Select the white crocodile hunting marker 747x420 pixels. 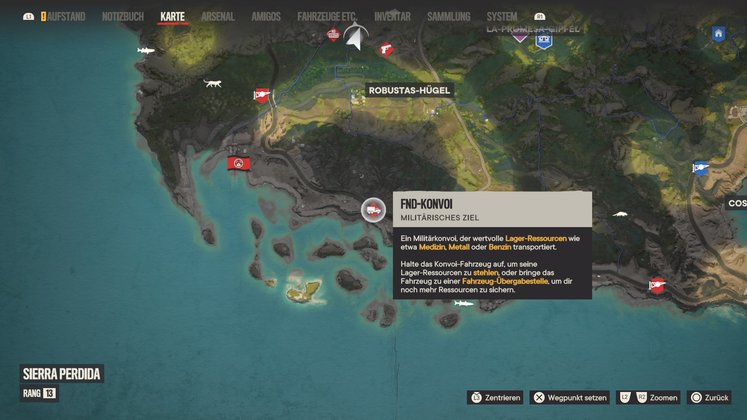click(x=620, y=213)
